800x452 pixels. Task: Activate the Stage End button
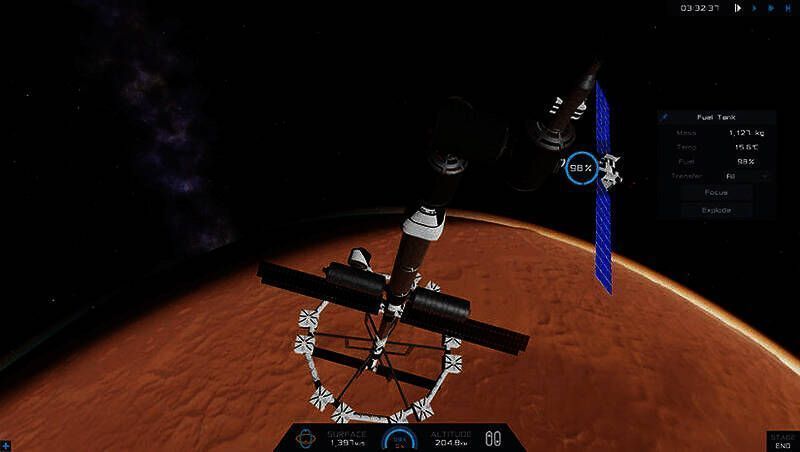click(782, 440)
